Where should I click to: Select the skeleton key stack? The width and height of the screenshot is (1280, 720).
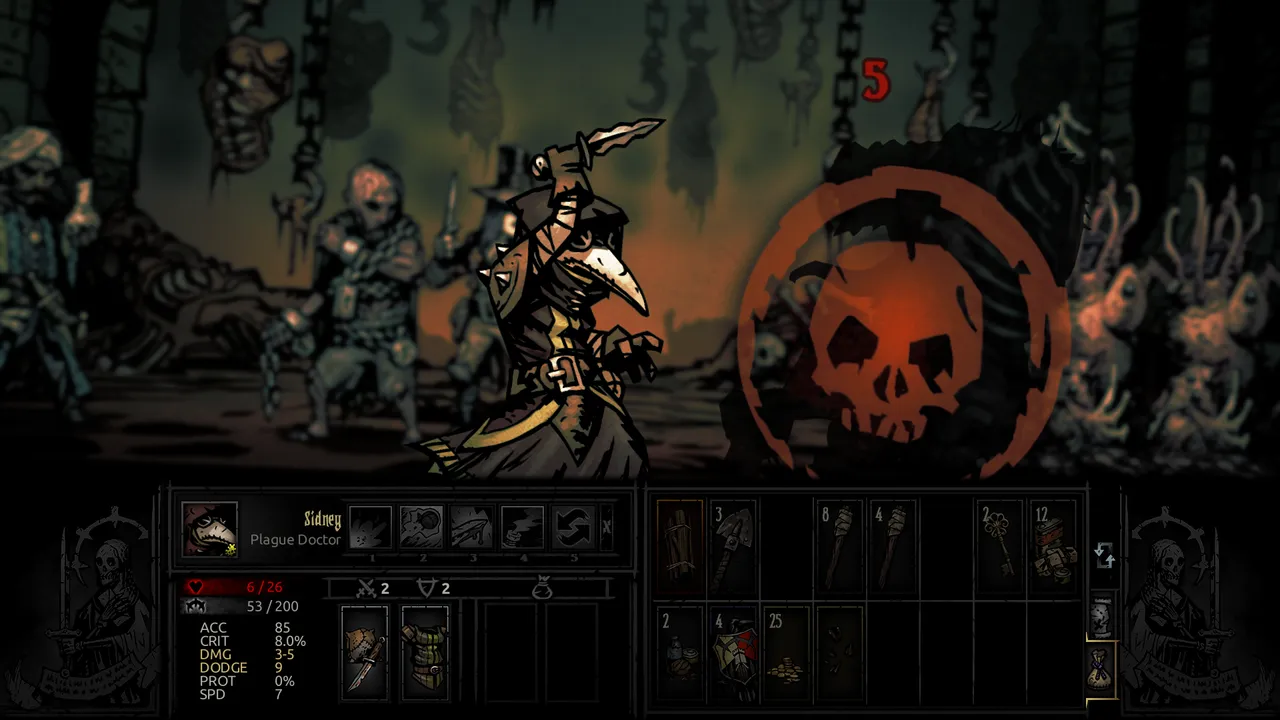click(x=999, y=546)
